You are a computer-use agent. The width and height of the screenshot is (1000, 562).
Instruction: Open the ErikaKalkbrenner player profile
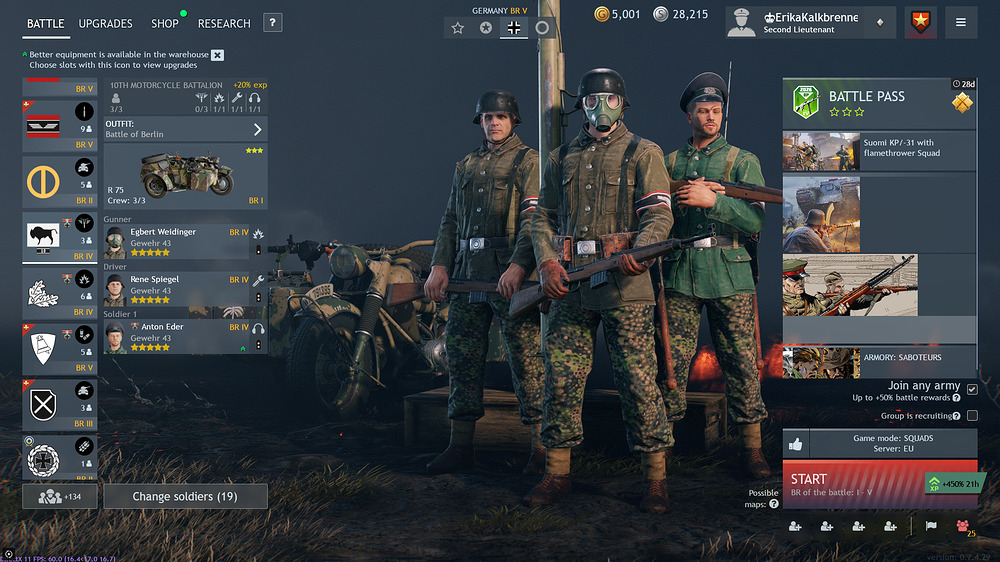(808, 22)
